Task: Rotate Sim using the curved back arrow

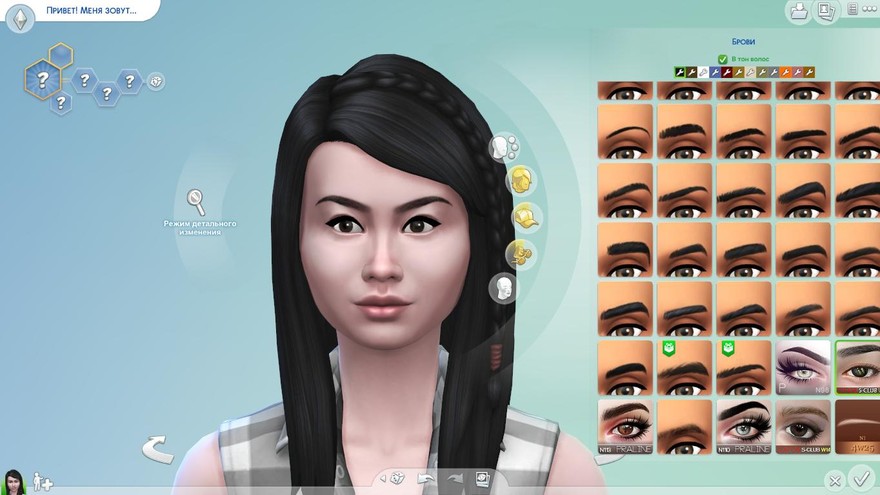Action: (156, 449)
